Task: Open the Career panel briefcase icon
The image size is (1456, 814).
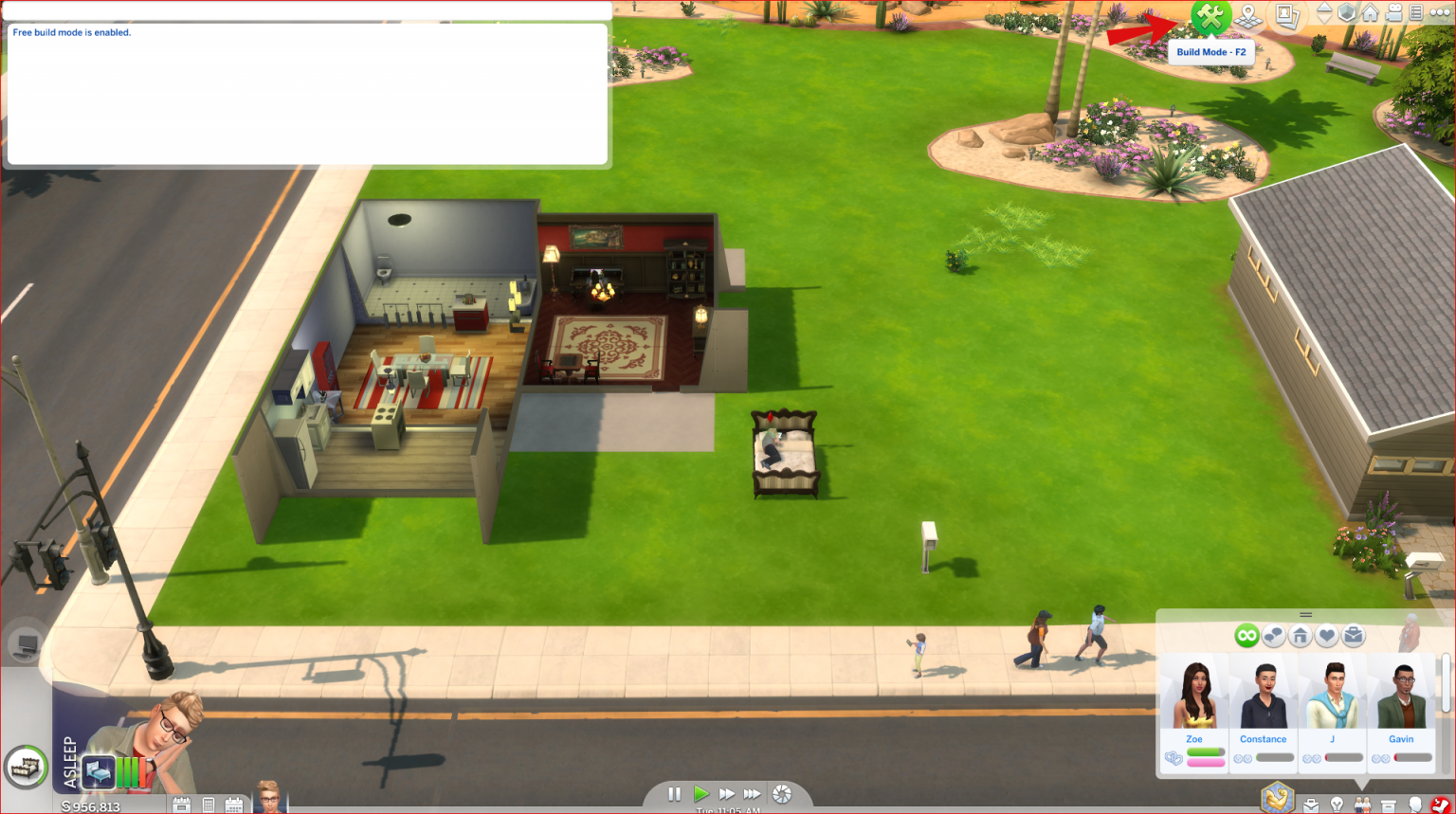Action: coord(1353,635)
